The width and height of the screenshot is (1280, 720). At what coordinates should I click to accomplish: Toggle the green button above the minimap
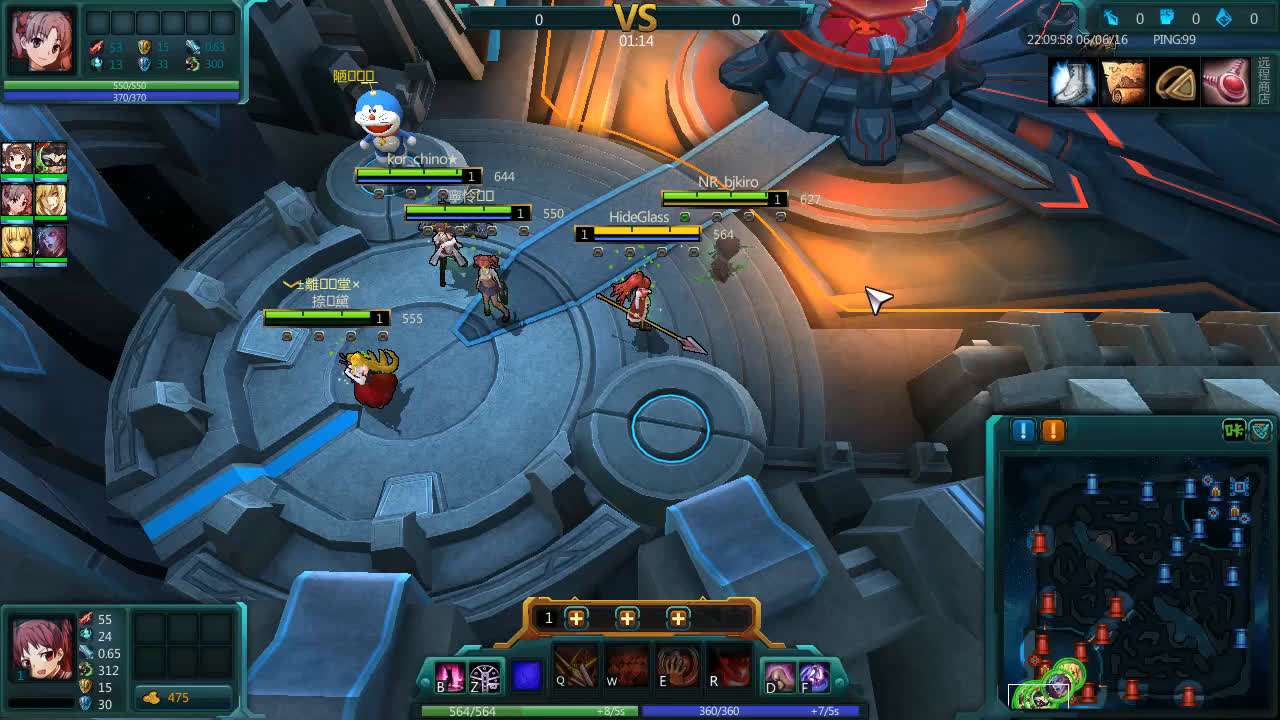coord(1234,430)
